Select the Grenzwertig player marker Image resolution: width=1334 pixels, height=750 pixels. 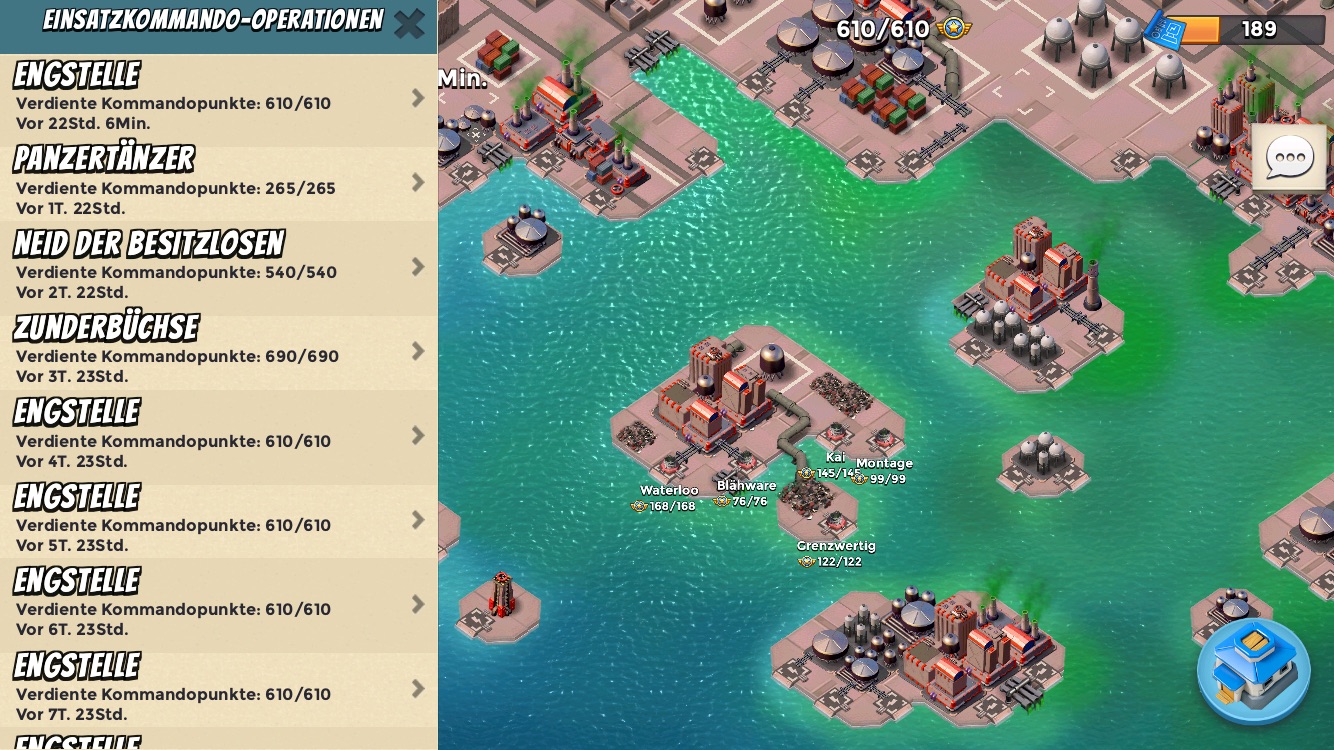835,553
